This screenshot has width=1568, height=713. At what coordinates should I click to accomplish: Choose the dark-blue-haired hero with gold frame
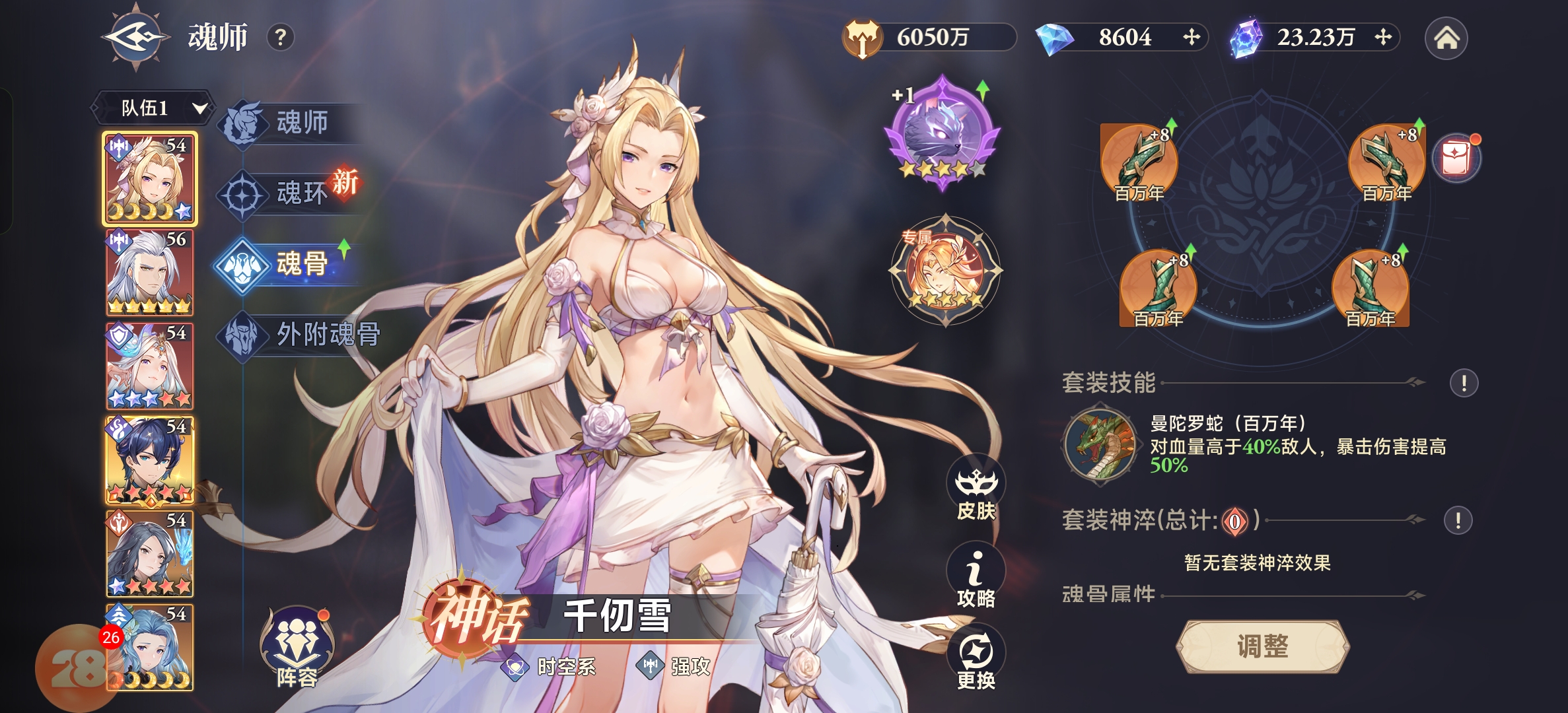click(150, 460)
